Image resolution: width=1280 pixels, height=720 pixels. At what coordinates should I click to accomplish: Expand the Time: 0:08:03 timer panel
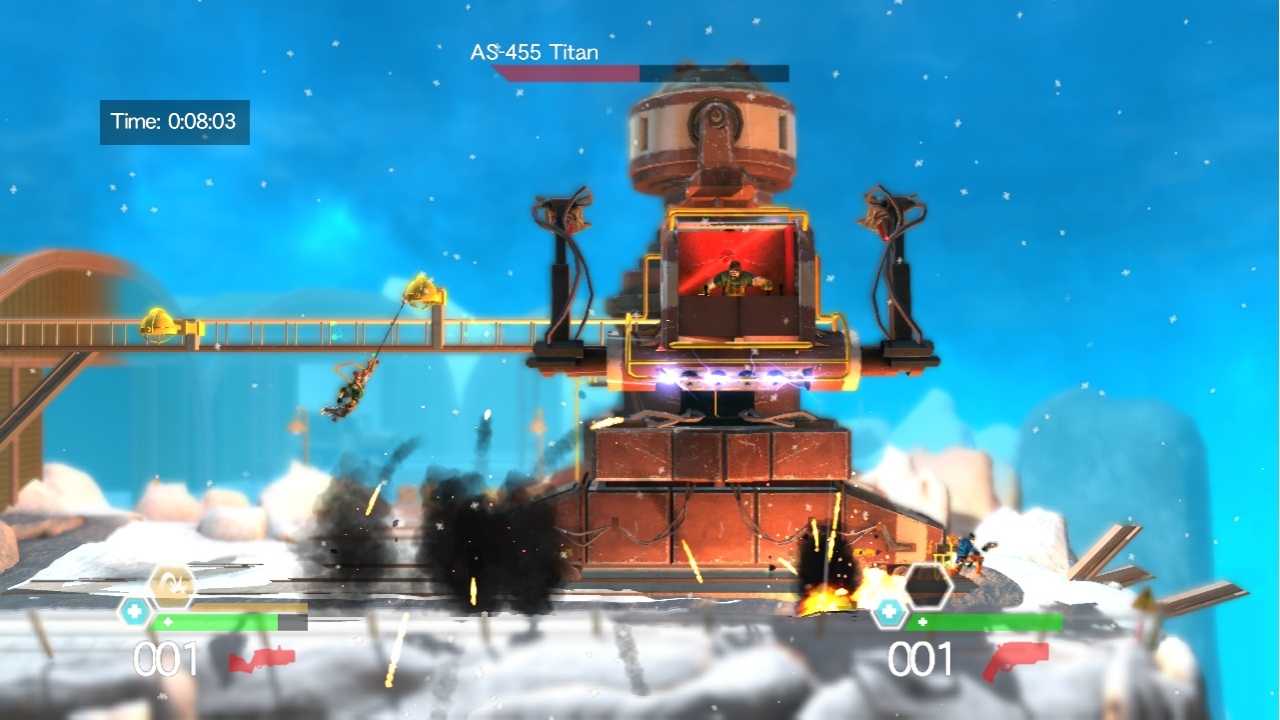click(175, 122)
